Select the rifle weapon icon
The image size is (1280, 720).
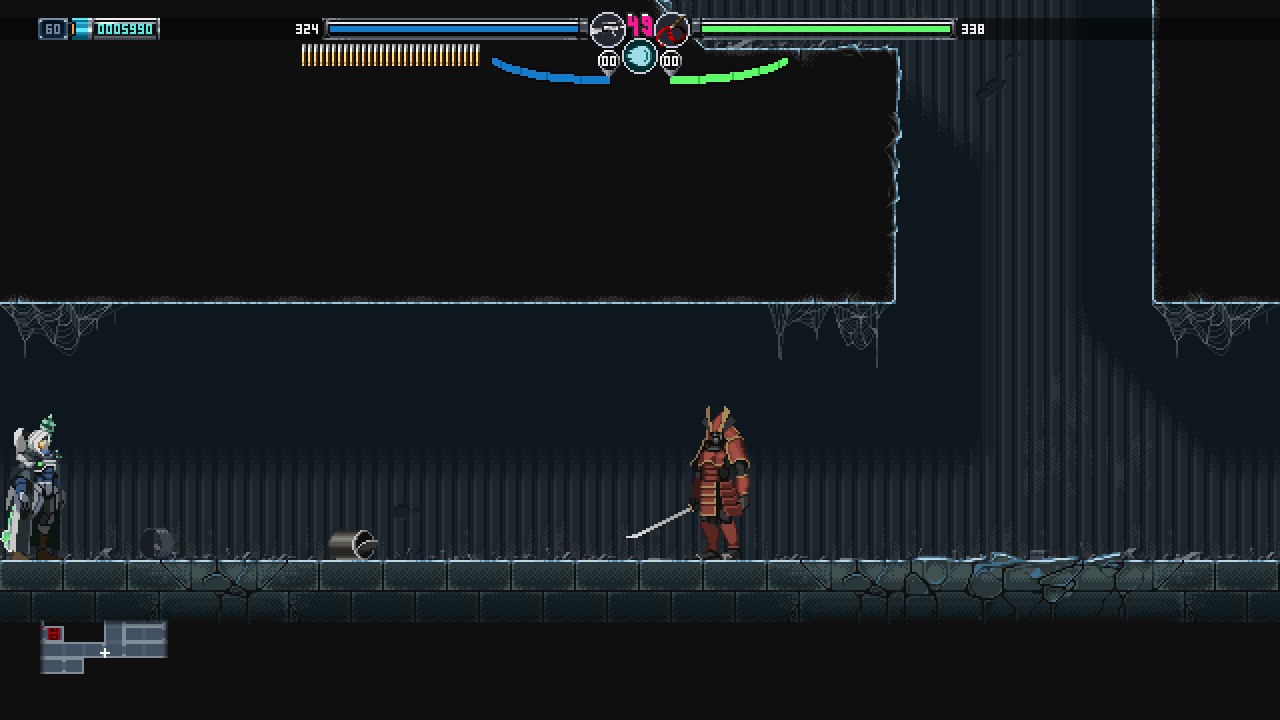pos(607,30)
